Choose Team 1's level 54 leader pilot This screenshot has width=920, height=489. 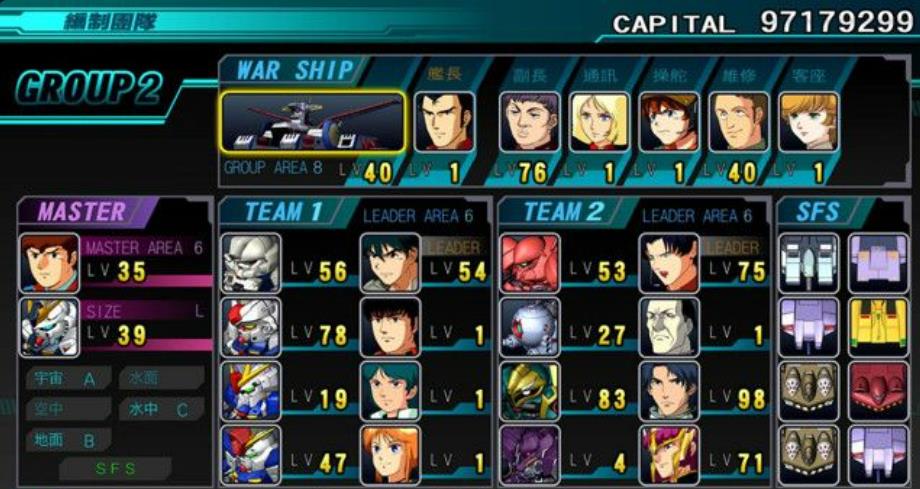390,263
